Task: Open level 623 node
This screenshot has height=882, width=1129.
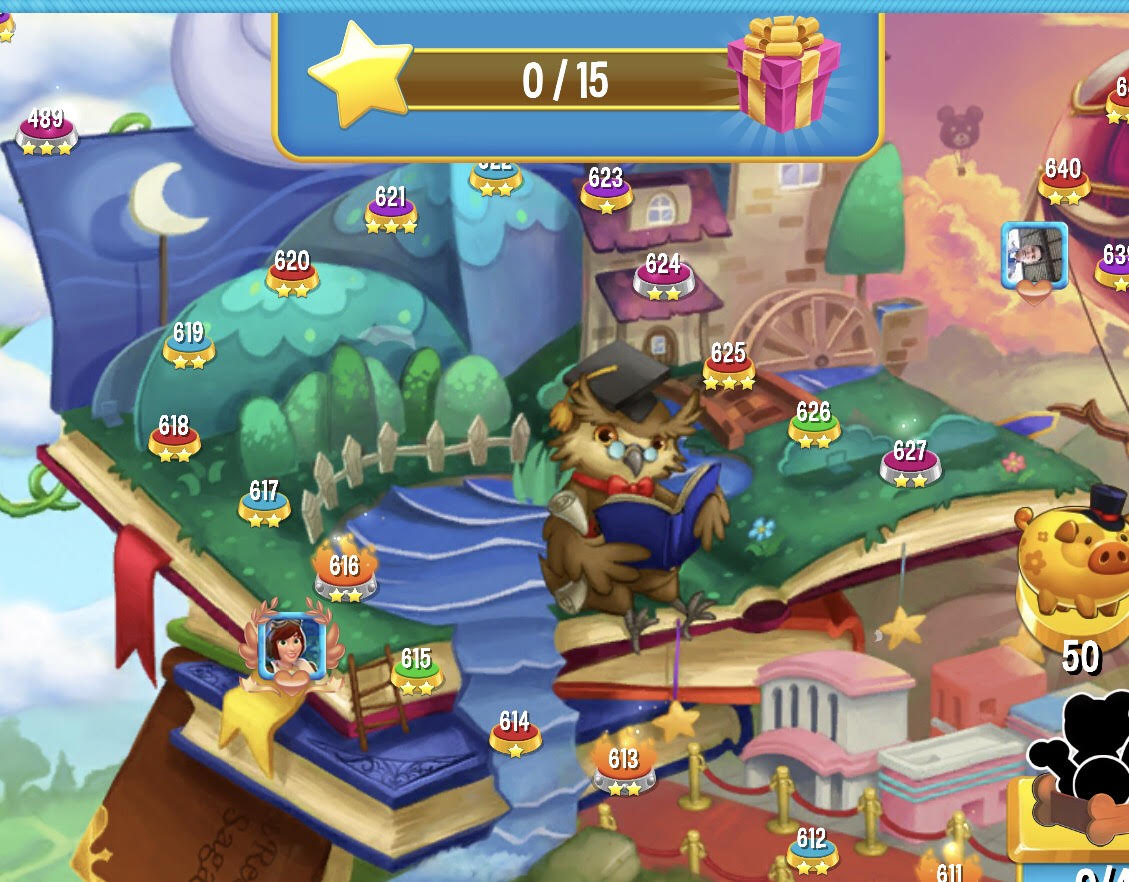Action: [606, 190]
